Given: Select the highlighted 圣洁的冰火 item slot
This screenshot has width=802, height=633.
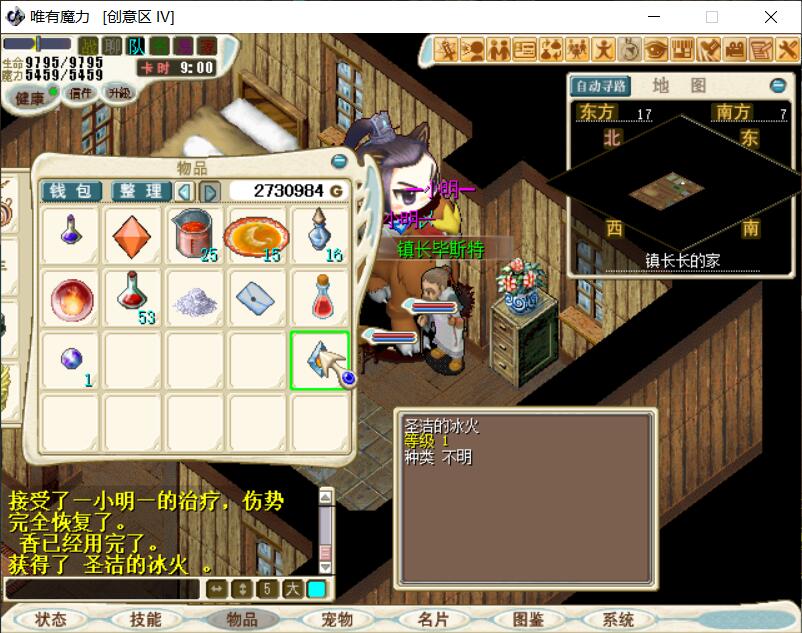Looking at the screenshot, I should pos(319,360).
